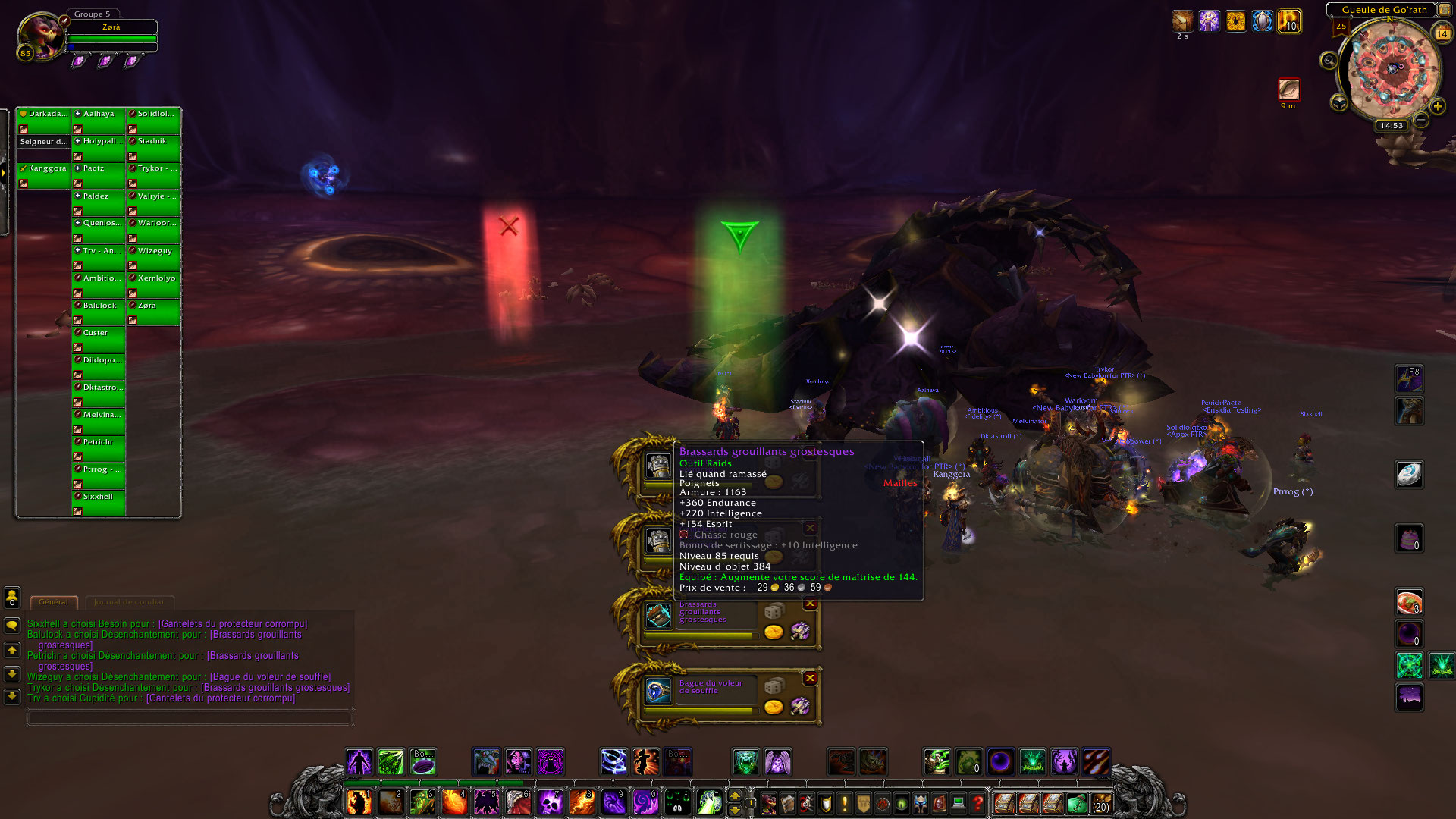Cast the purple swirl spell in slot 0

pyautogui.click(x=645, y=802)
